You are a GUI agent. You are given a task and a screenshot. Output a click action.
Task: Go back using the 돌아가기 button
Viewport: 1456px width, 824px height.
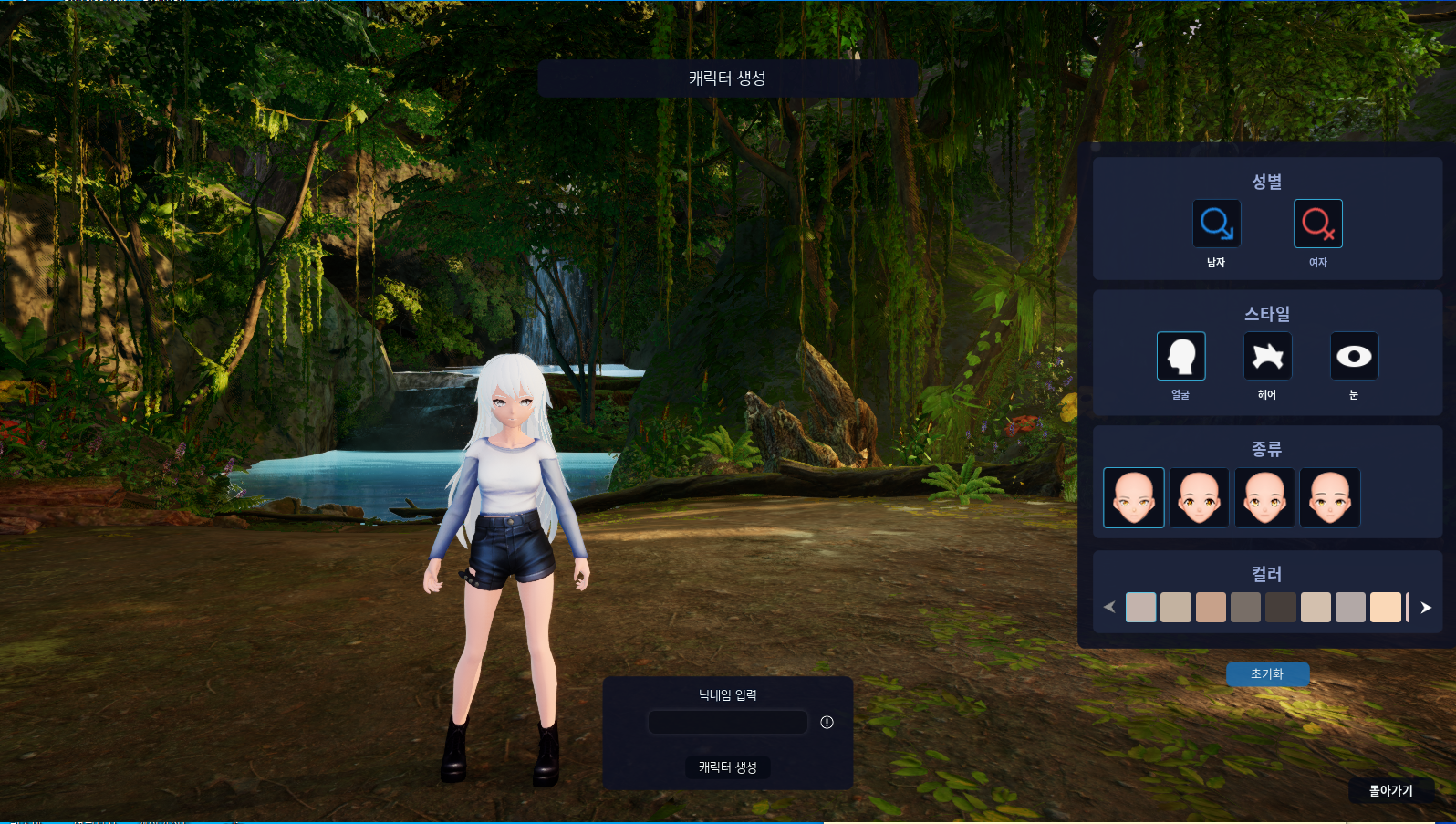(x=1390, y=790)
